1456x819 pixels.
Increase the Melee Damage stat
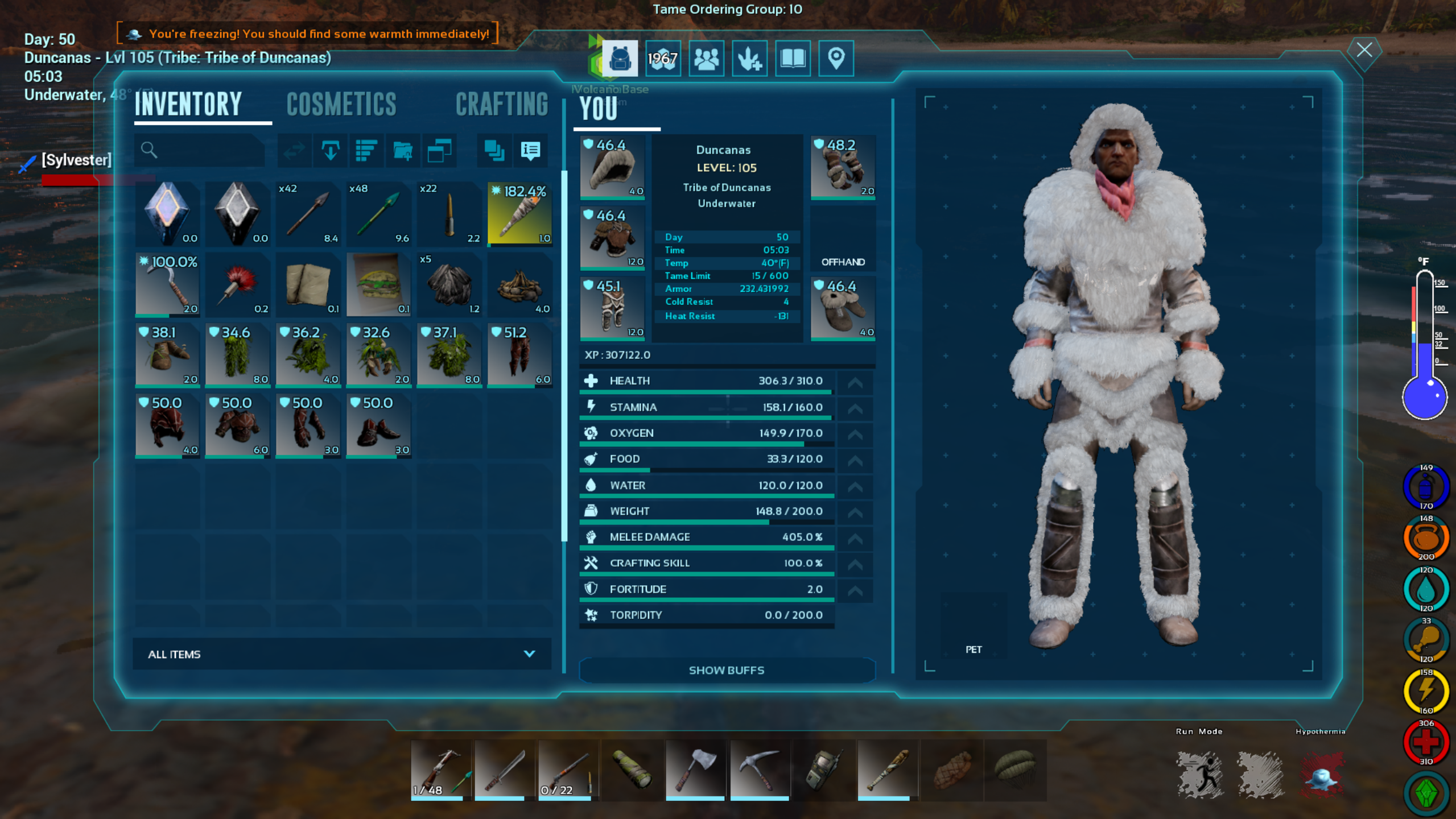click(x=855, y=538)
